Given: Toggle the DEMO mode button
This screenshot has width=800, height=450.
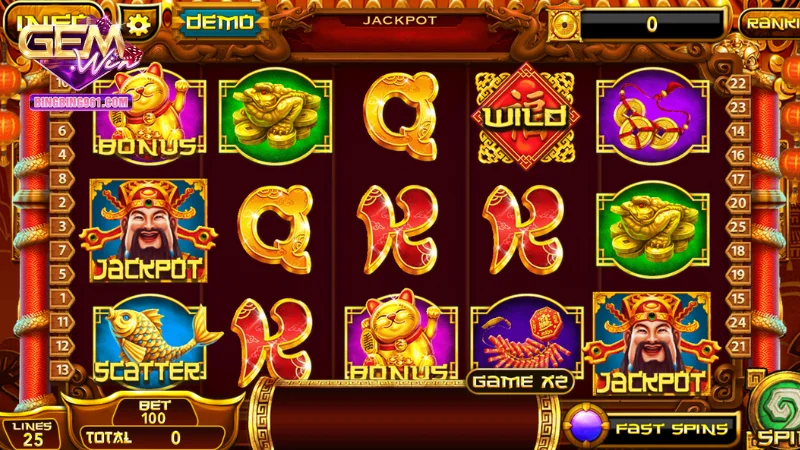Looking at the screenshot, I should (219, 21).
